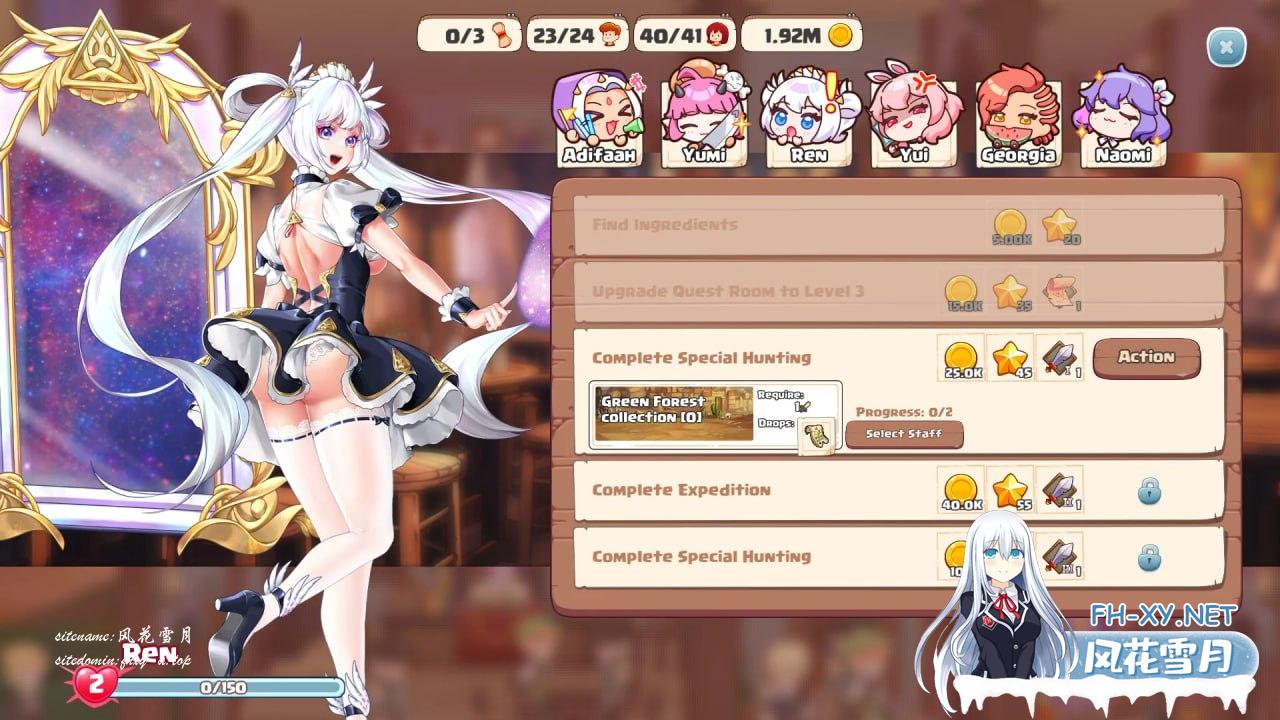The height and width of the screenshot is (720, 1280).
Task: Click the 1.92M gold coin counter
Action: [x=801, y=36]
